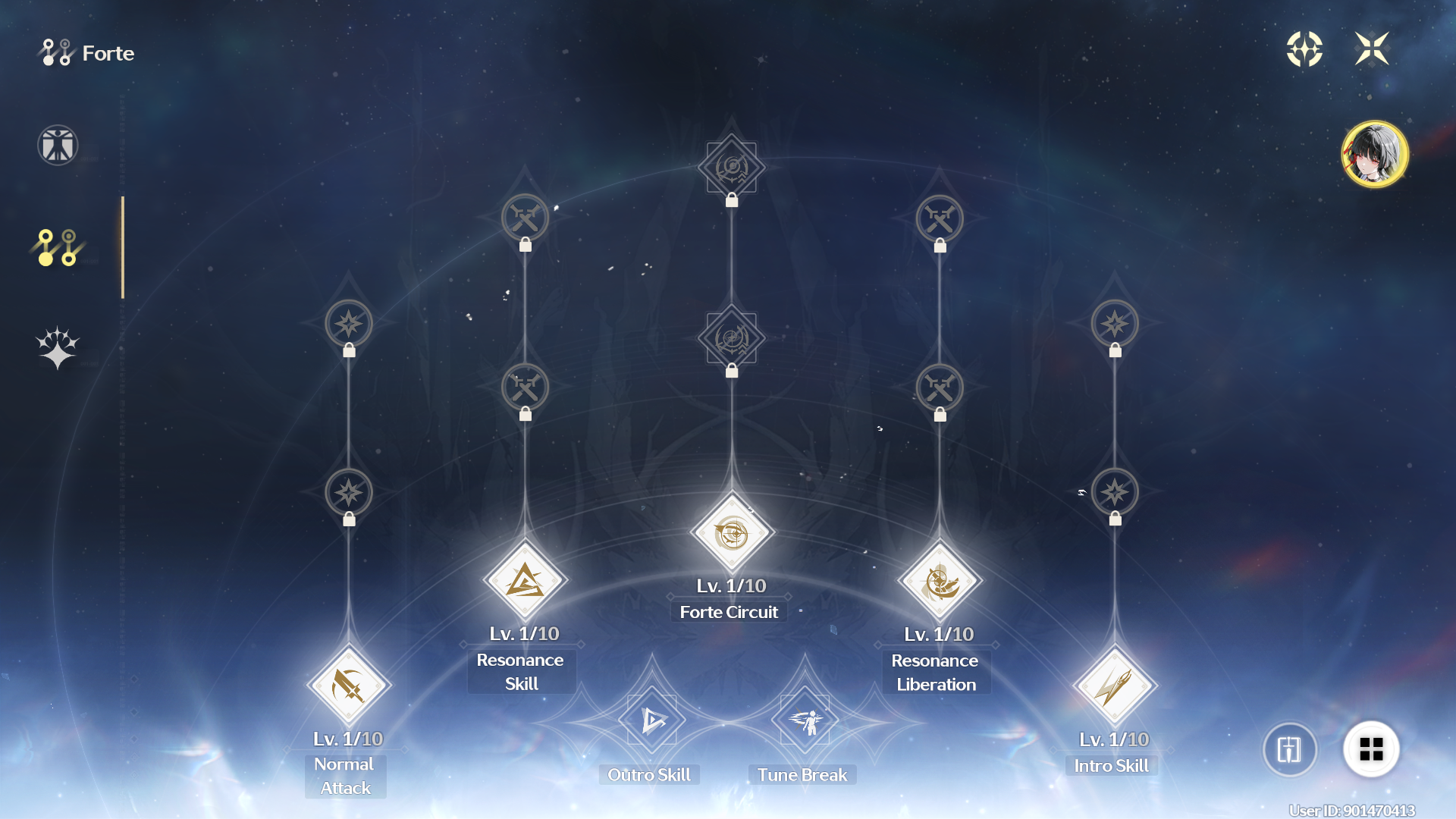1456x819 pixels.
Task: Select the Intro Skill node
Action: tap(1114, 685)
